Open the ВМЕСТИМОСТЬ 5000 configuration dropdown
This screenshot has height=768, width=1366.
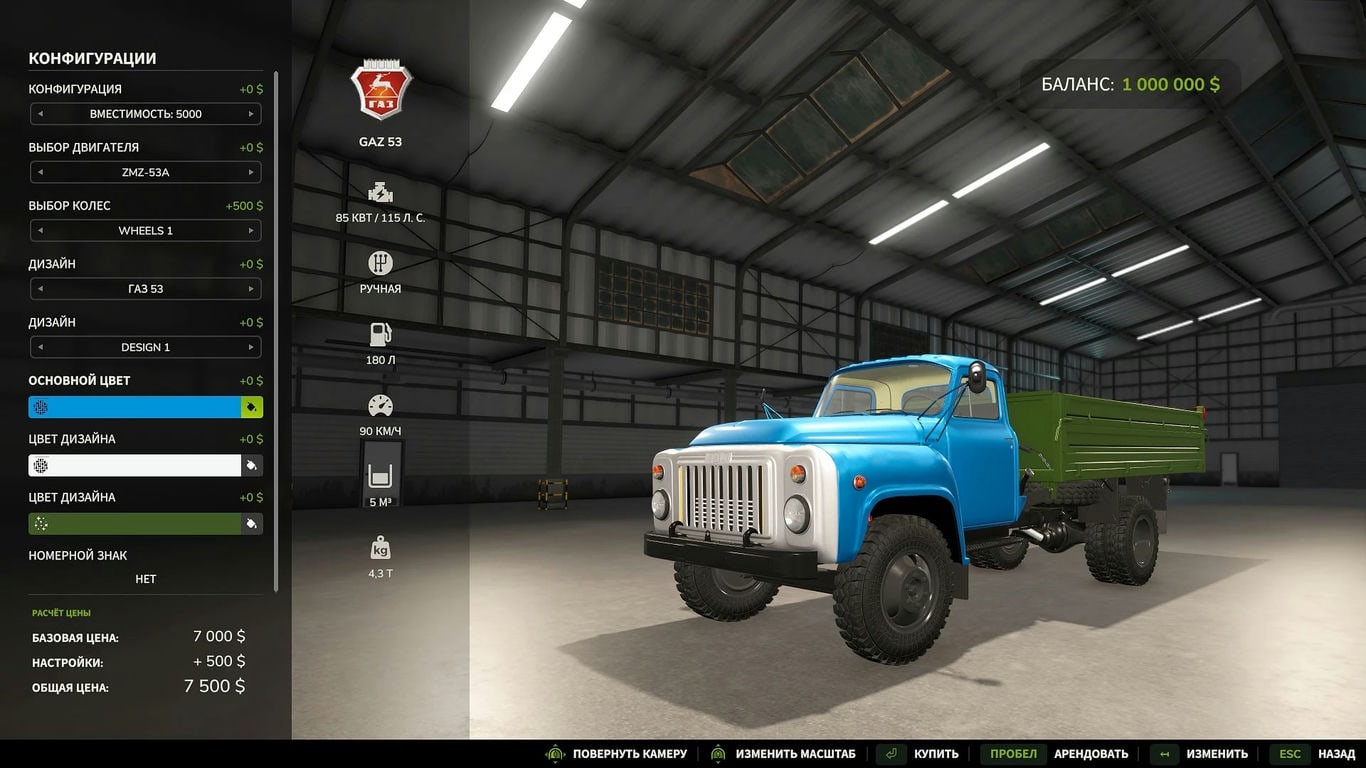(145, 113)
